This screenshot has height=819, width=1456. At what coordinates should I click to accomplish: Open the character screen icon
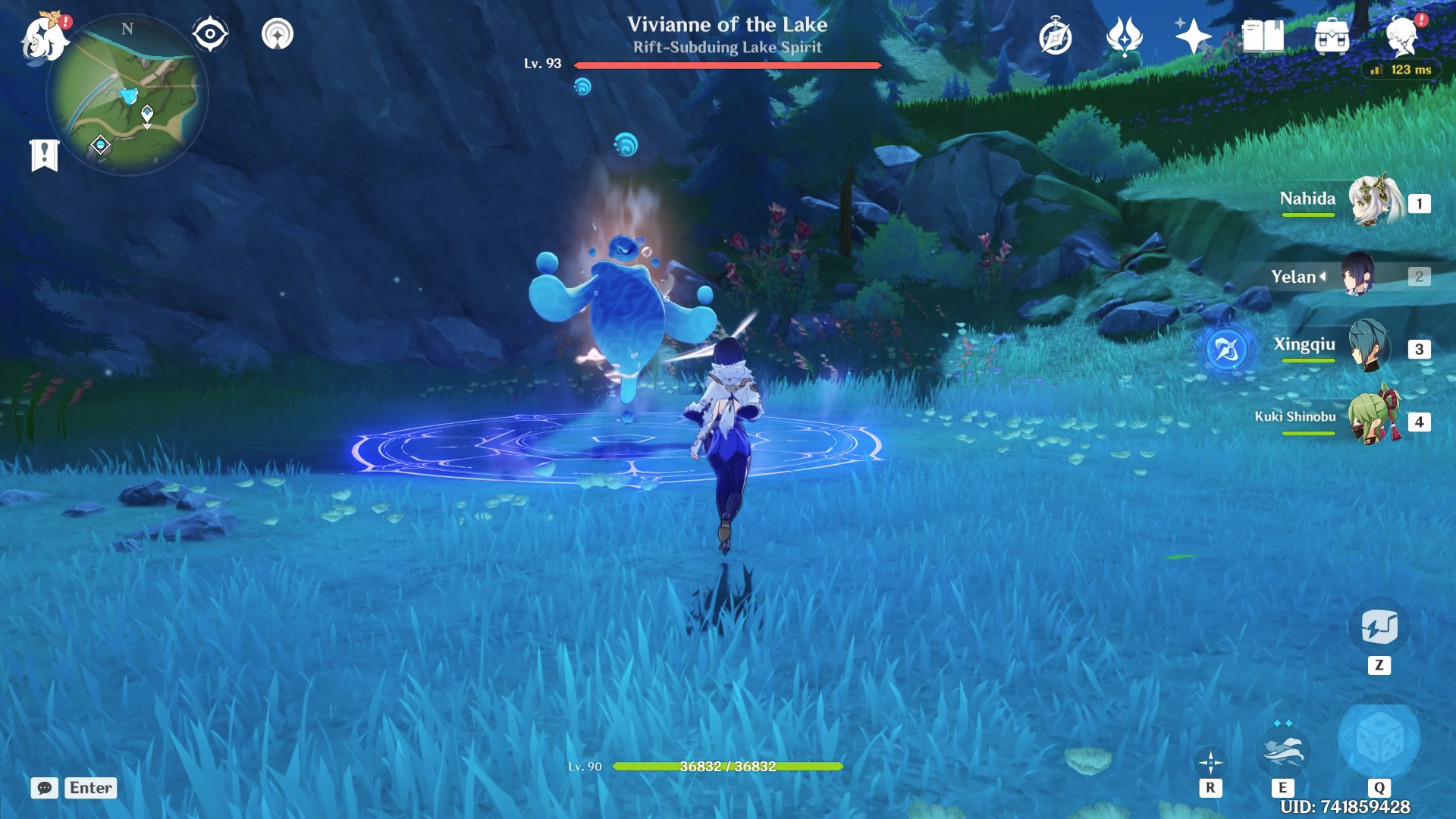point(1401,36)
